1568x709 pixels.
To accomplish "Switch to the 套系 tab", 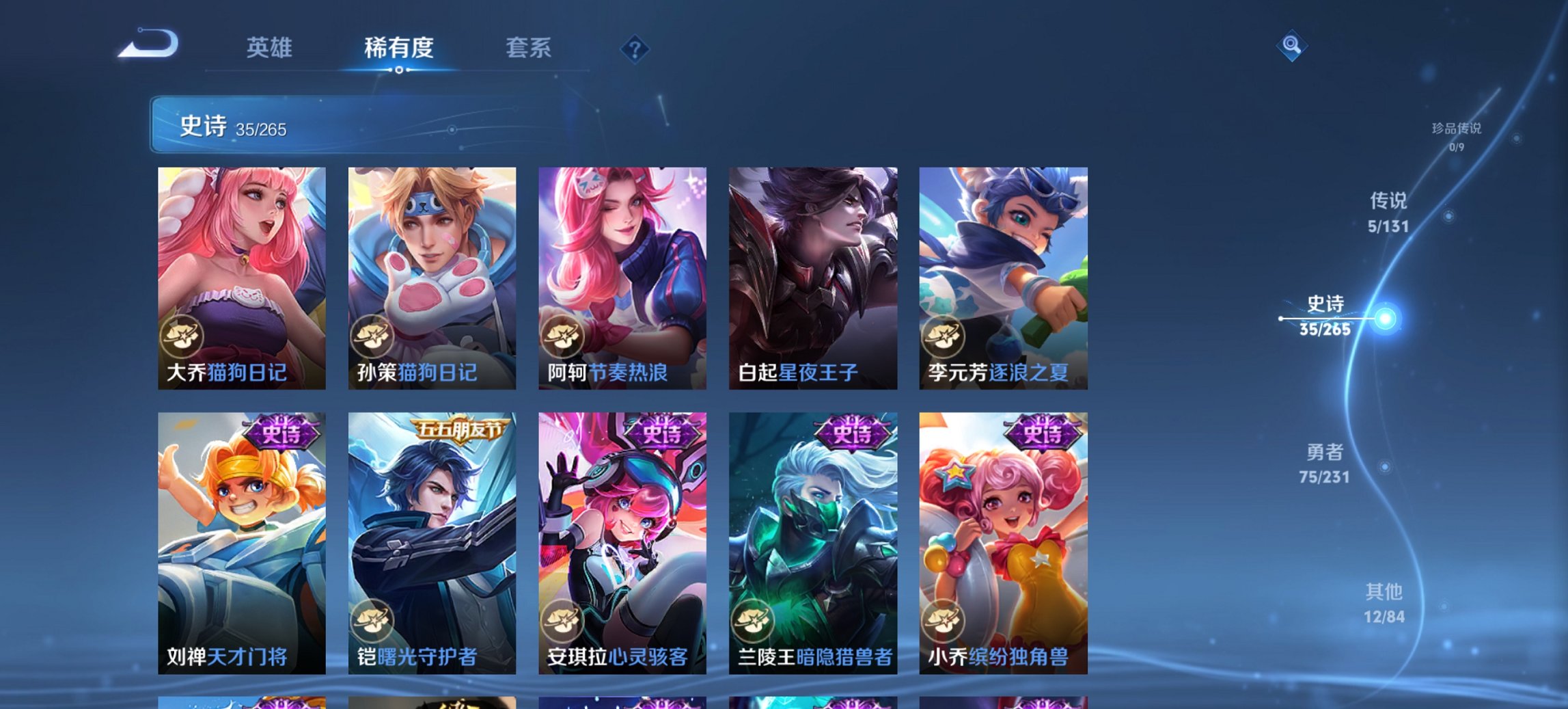I will (529, 48).
